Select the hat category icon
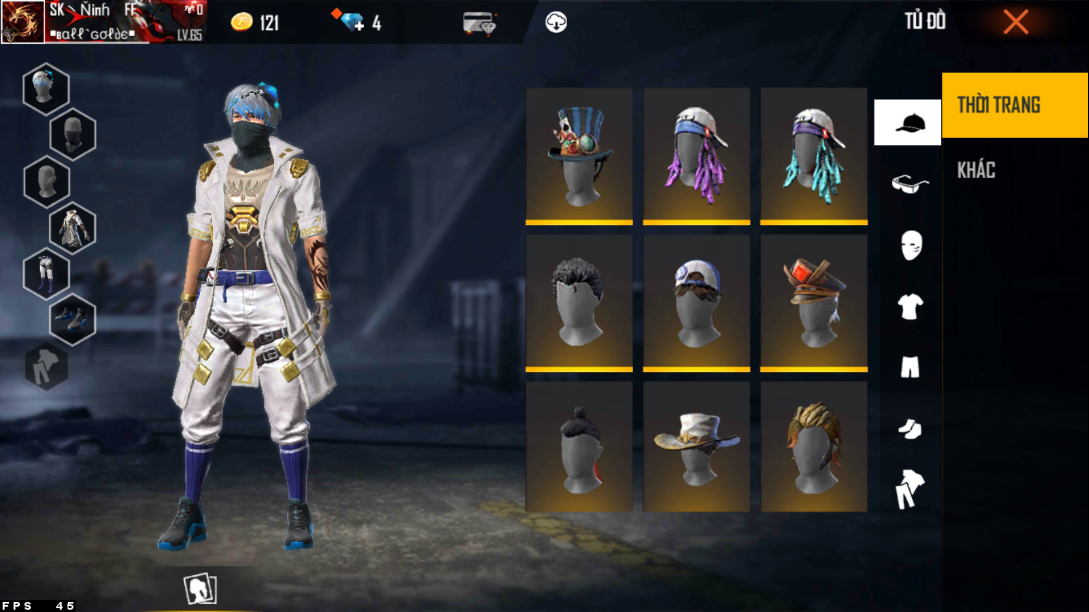The height and width of the screenshot is (612, 1089). click(908, 123)
